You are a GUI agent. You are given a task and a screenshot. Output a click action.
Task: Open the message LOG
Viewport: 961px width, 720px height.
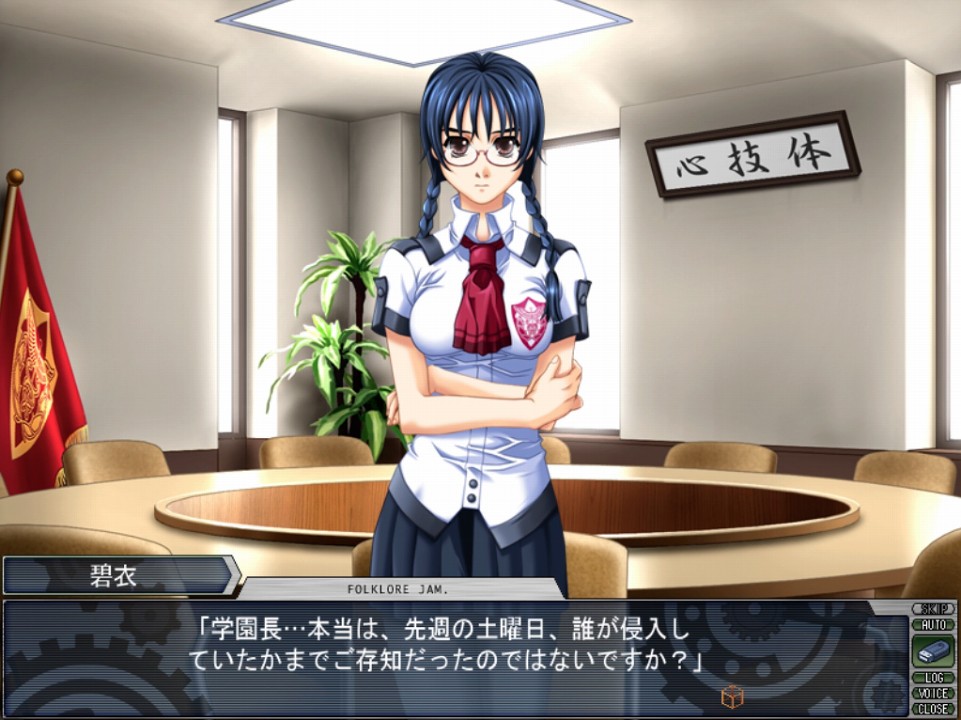point(933,678)
